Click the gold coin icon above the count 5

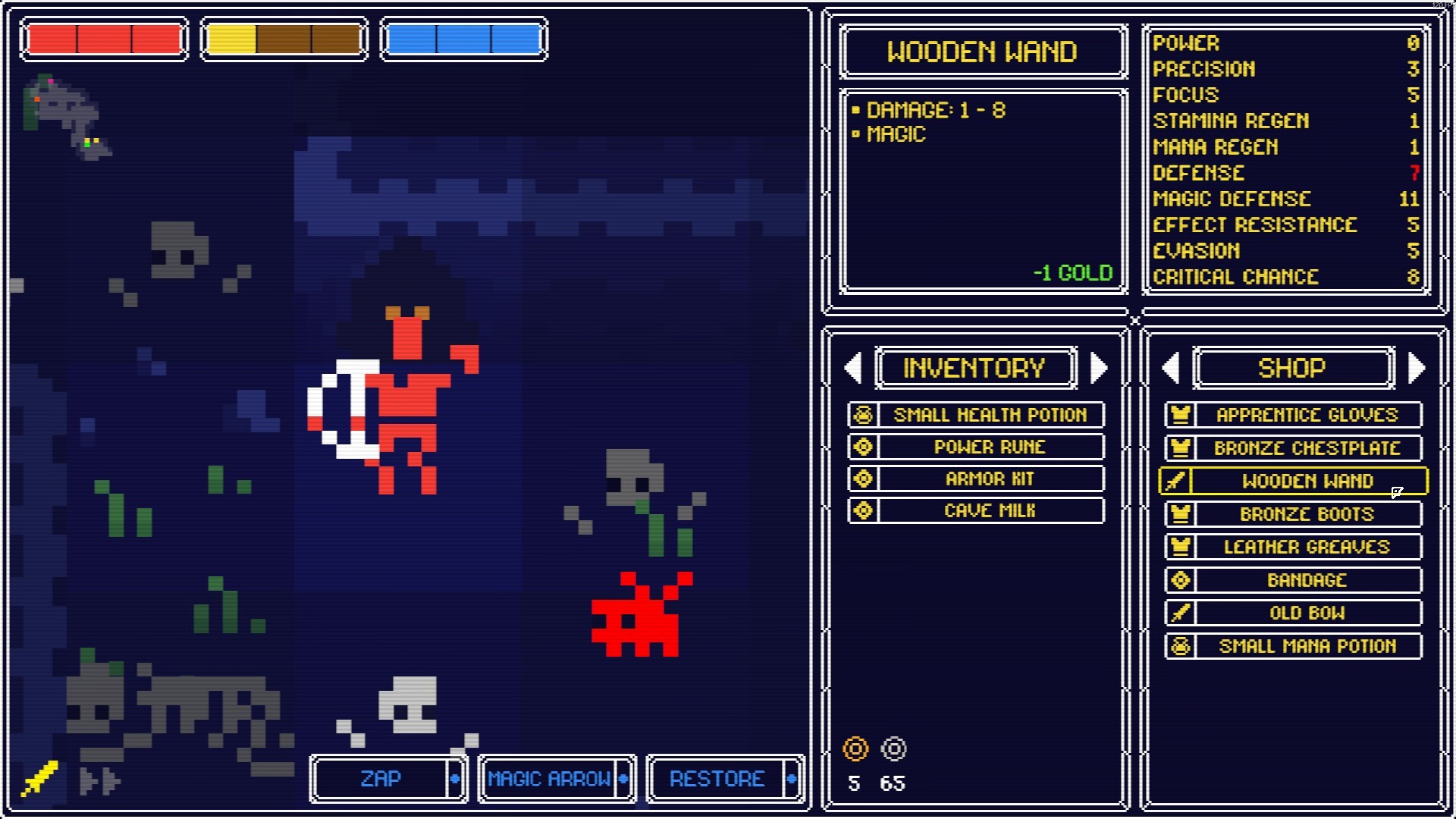point(855,749)
